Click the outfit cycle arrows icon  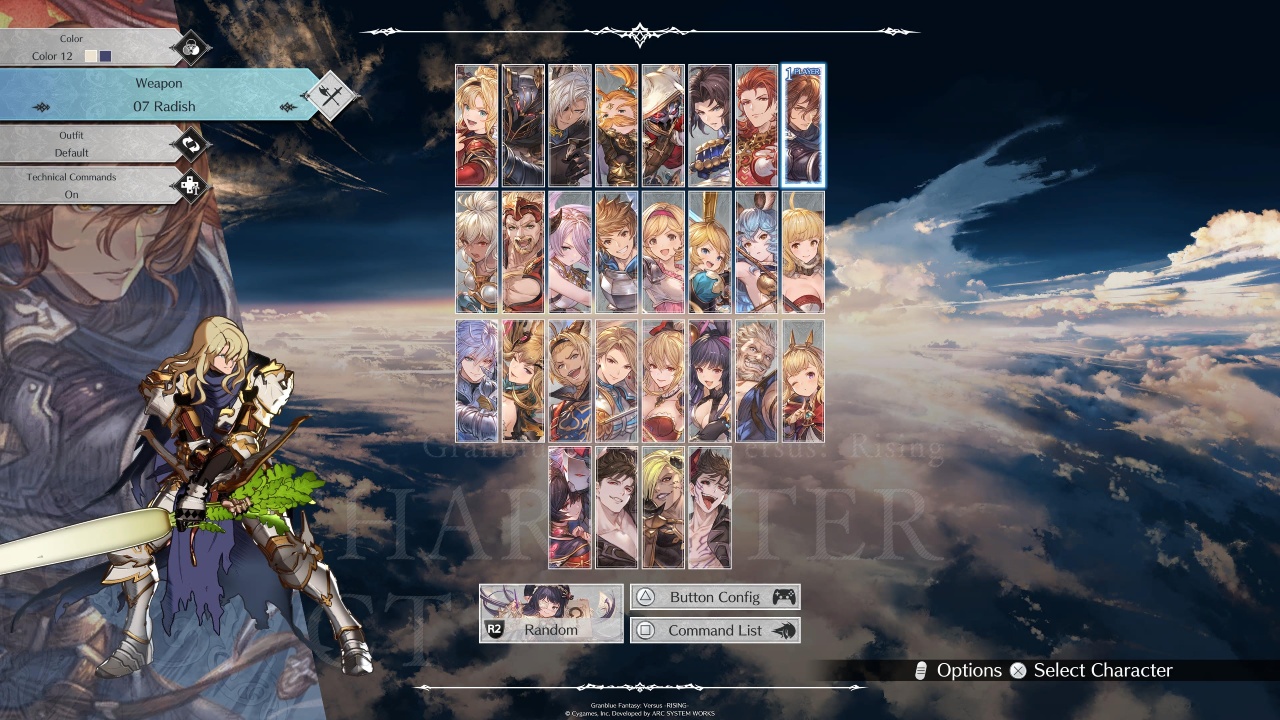click(x=190, y=144)
